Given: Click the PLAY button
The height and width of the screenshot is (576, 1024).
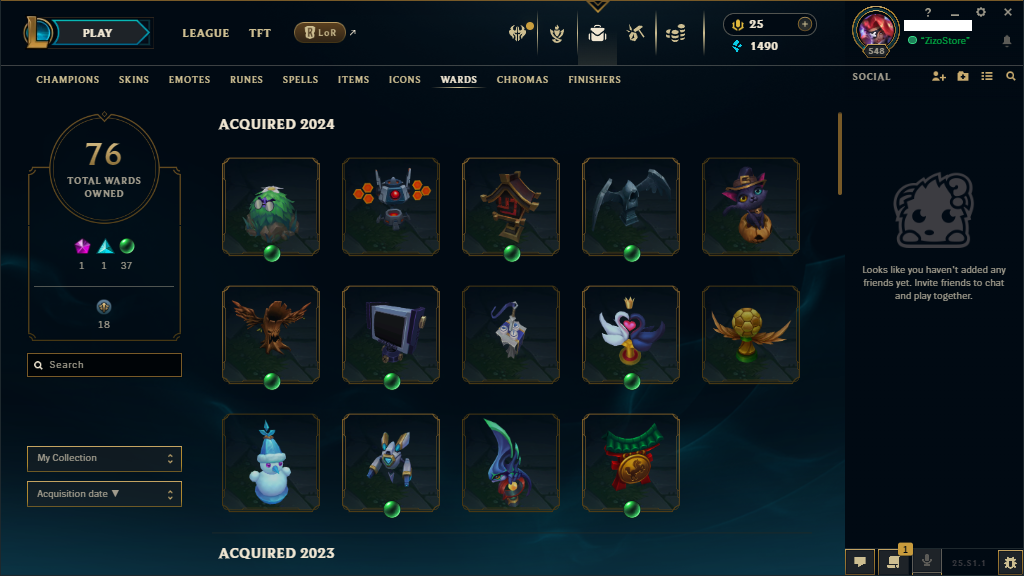Looking at the screenshot, I should point(98,33).
